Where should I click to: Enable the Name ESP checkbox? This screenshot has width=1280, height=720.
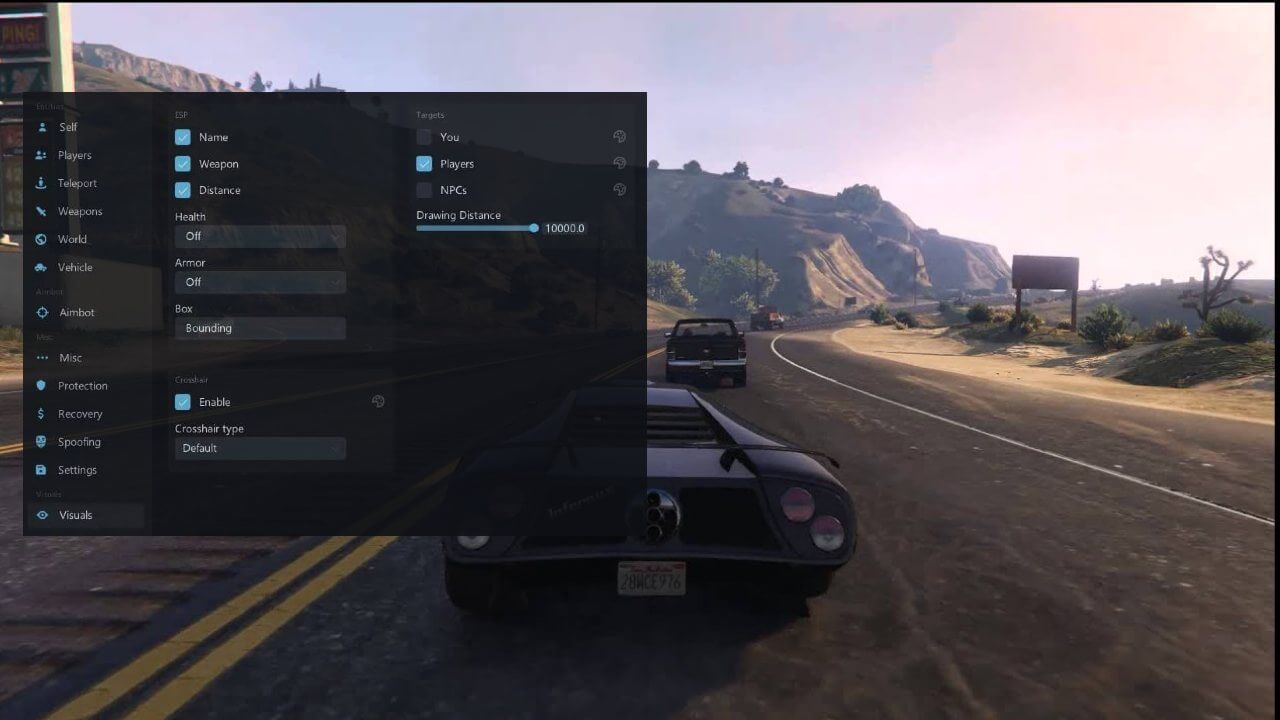pyautogui.click(x=182, y=136)
